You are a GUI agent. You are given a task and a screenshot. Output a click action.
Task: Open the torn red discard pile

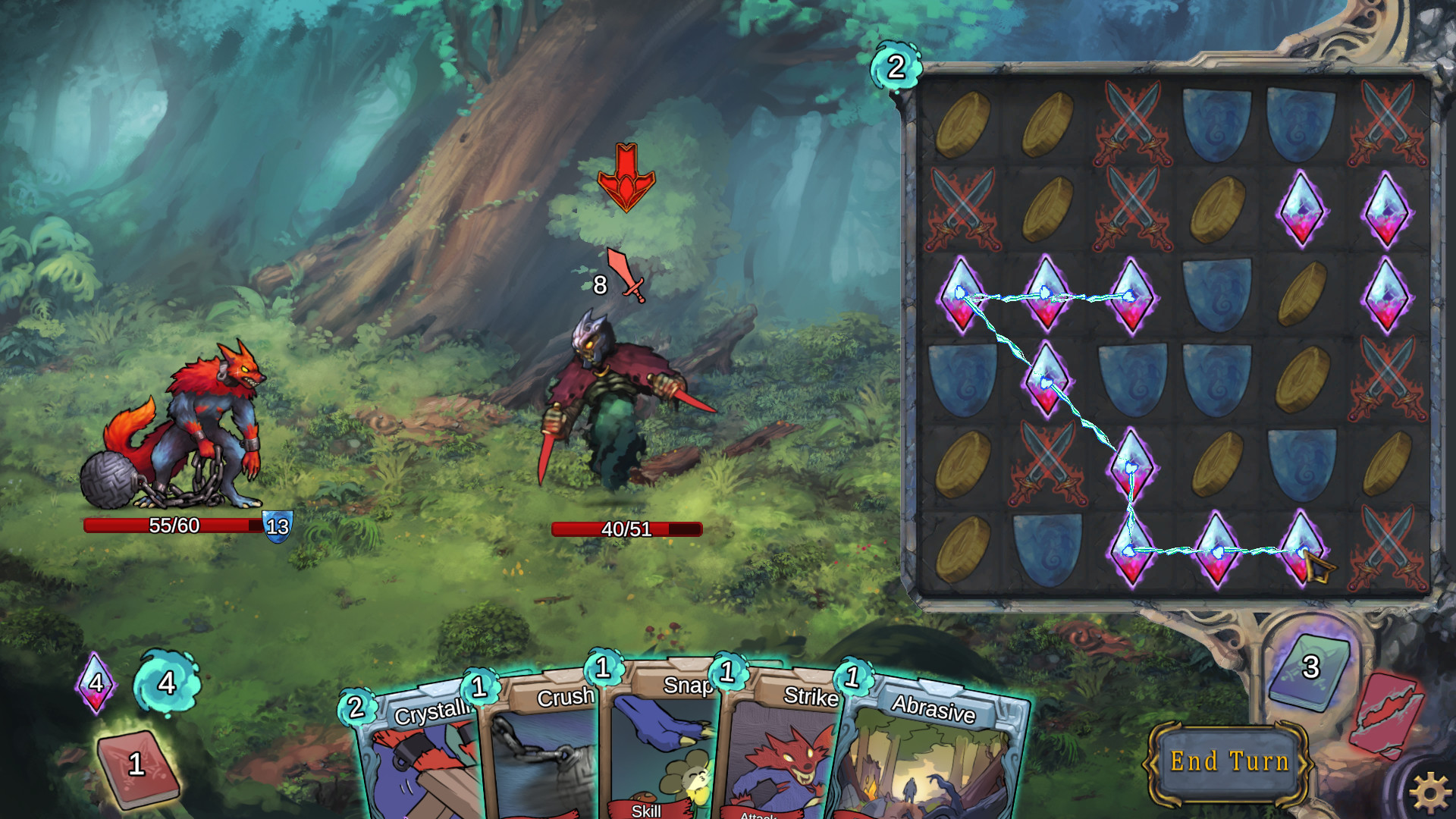click(1386, 714)
